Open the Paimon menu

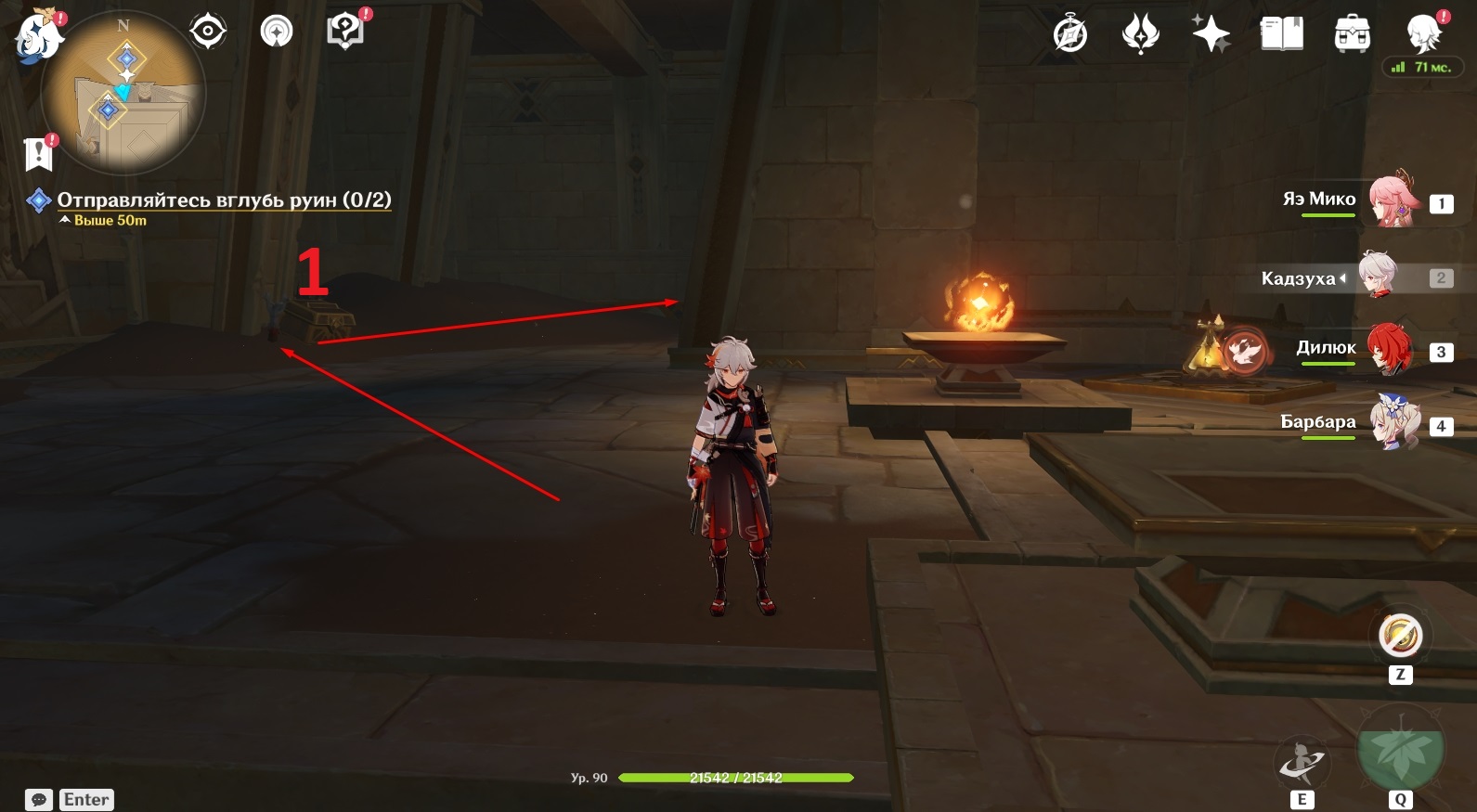click(x=38, y=39)
